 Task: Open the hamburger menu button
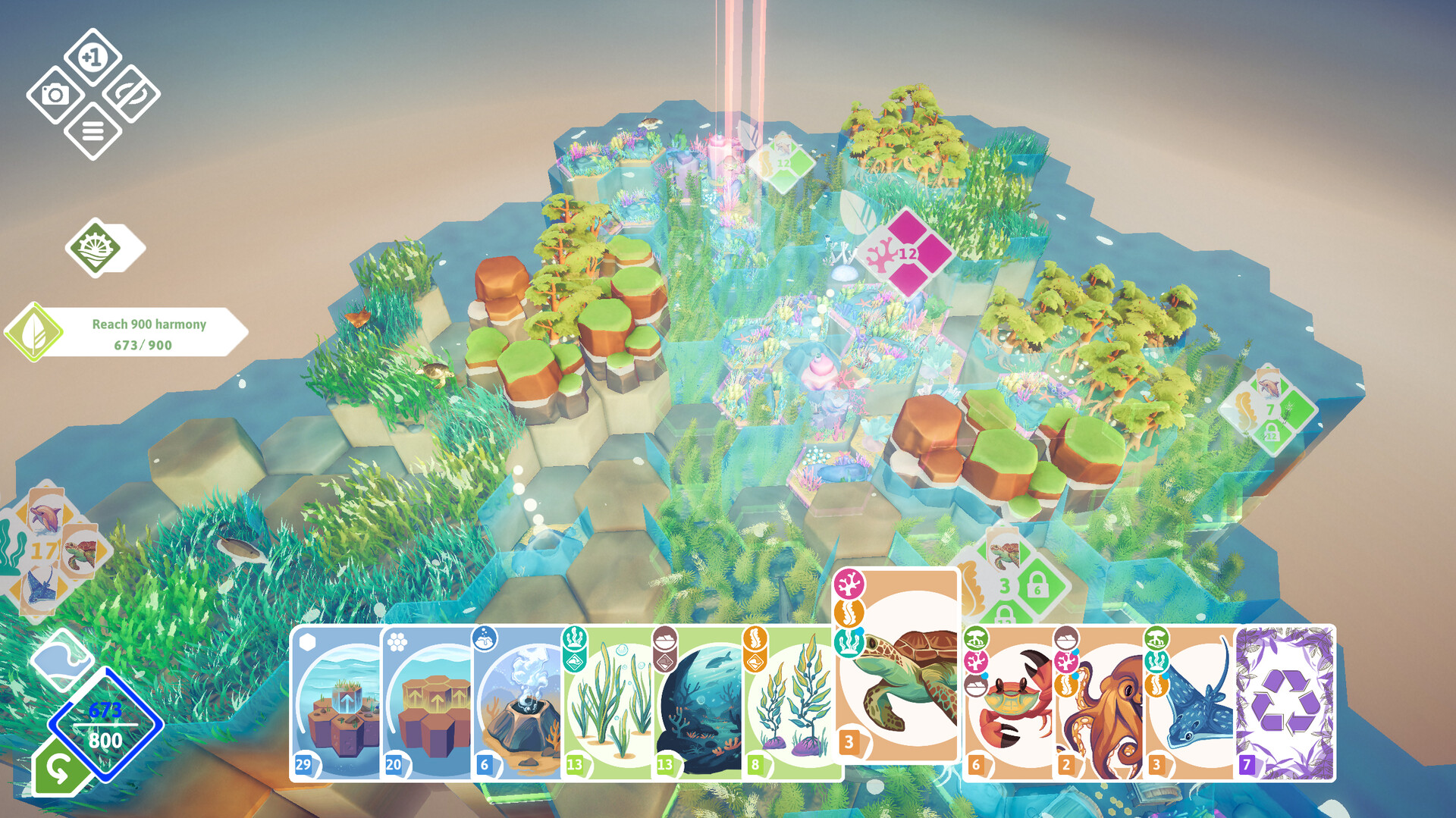click(x=93, y=132)
